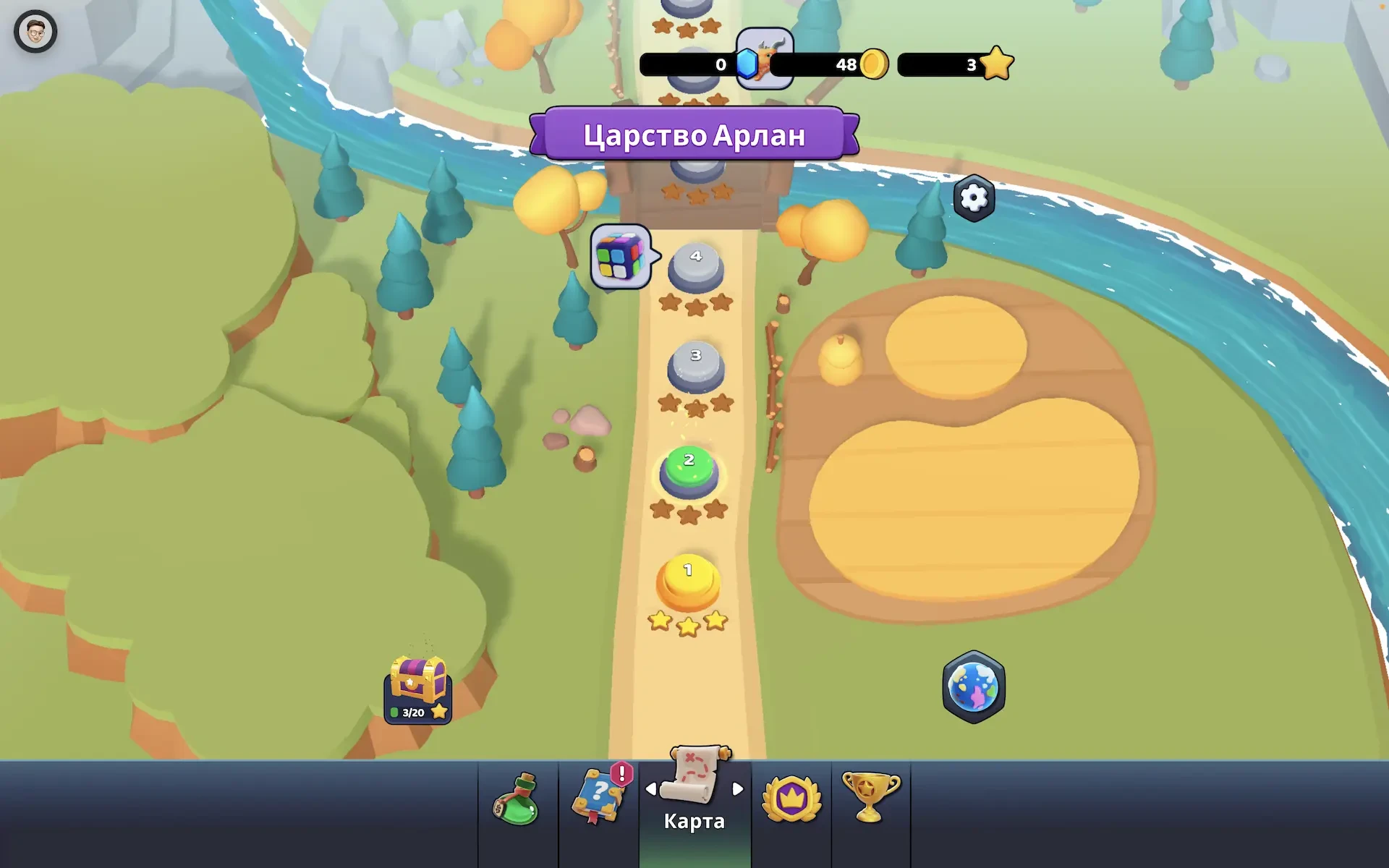Open the globe world map button

pos(974,687)
